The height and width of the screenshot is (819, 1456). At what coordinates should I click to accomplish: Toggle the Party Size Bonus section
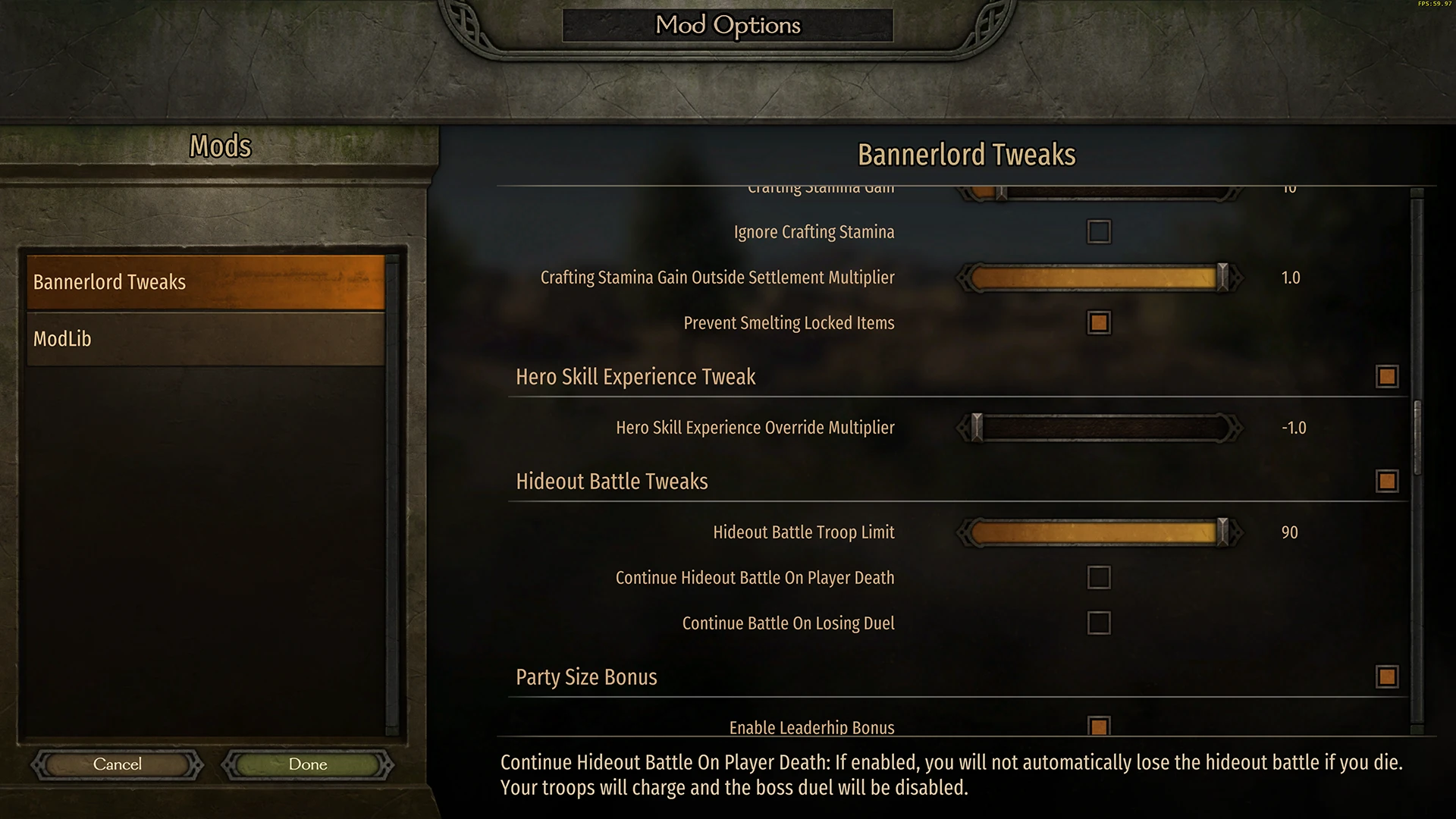click(1386, 676)
